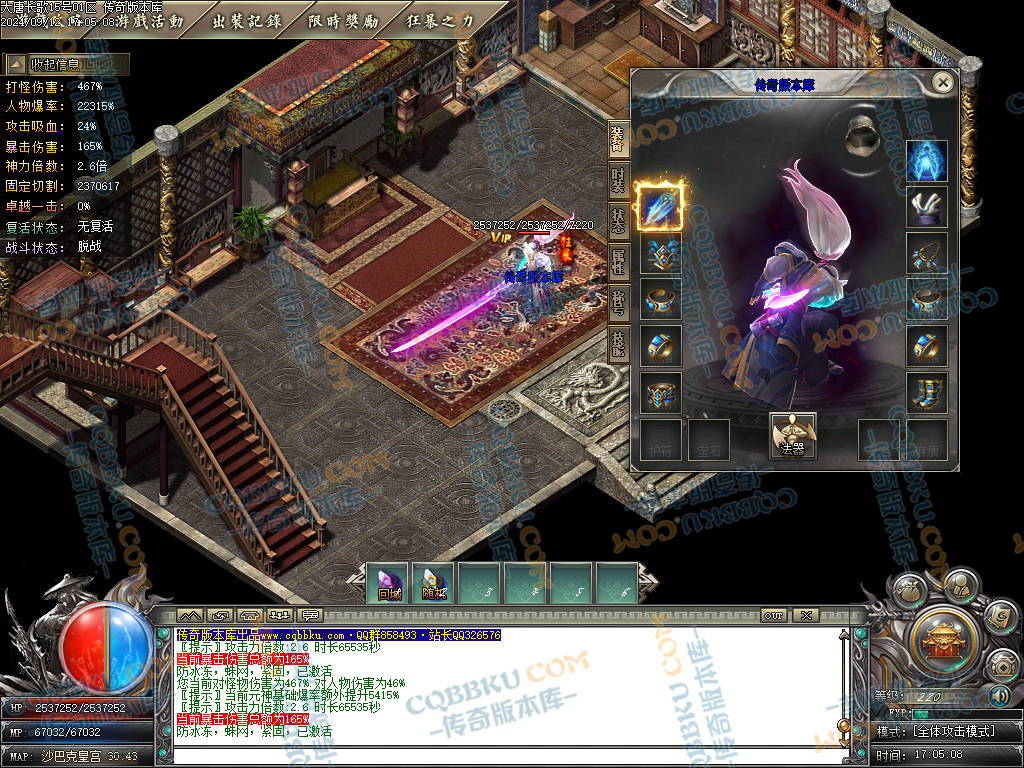Screen dimensions: 1024x768
Task: Switch to the 属性 attributes tab
Action: [618, 263]
